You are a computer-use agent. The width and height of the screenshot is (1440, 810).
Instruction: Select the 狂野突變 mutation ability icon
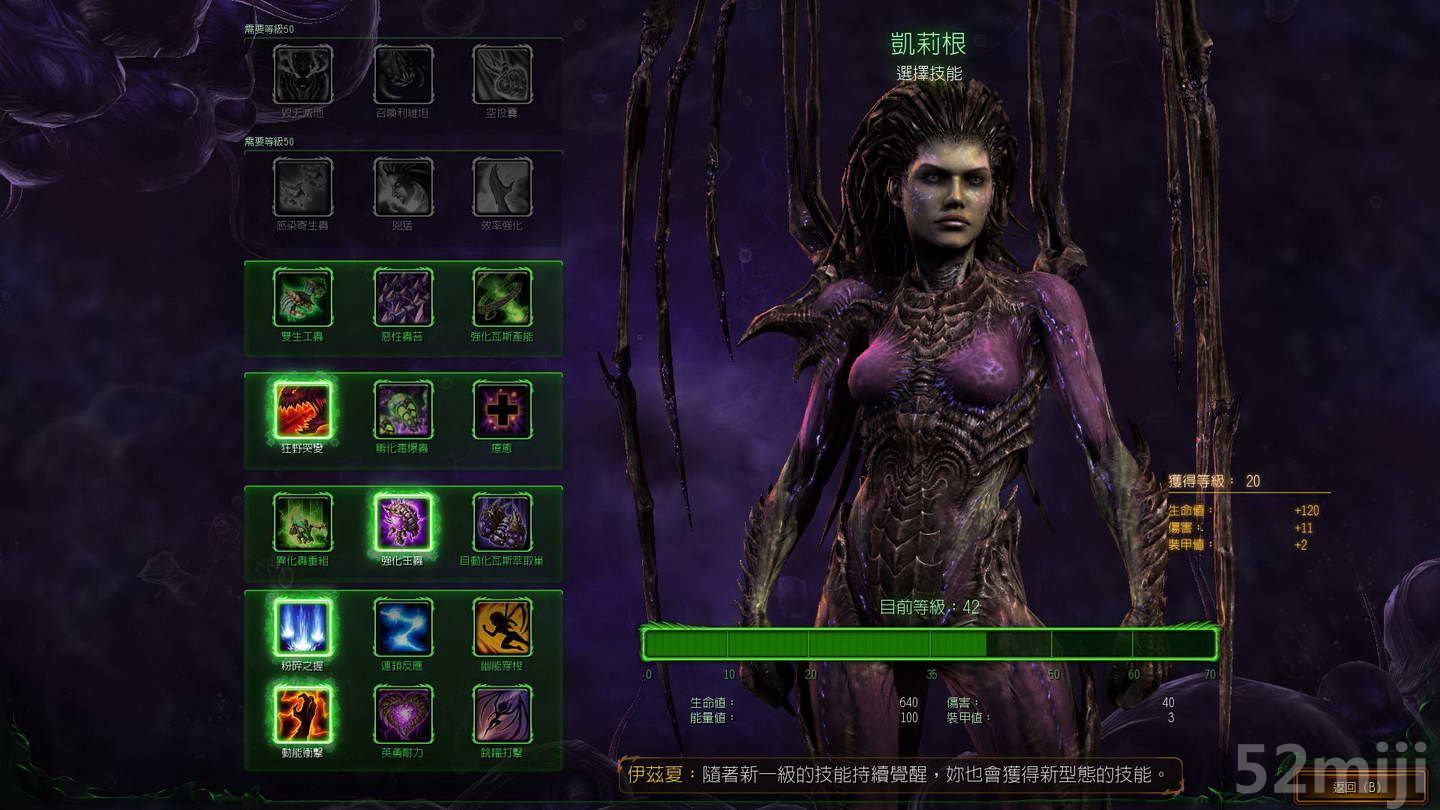pyautogui.click(x=302, y=410)
